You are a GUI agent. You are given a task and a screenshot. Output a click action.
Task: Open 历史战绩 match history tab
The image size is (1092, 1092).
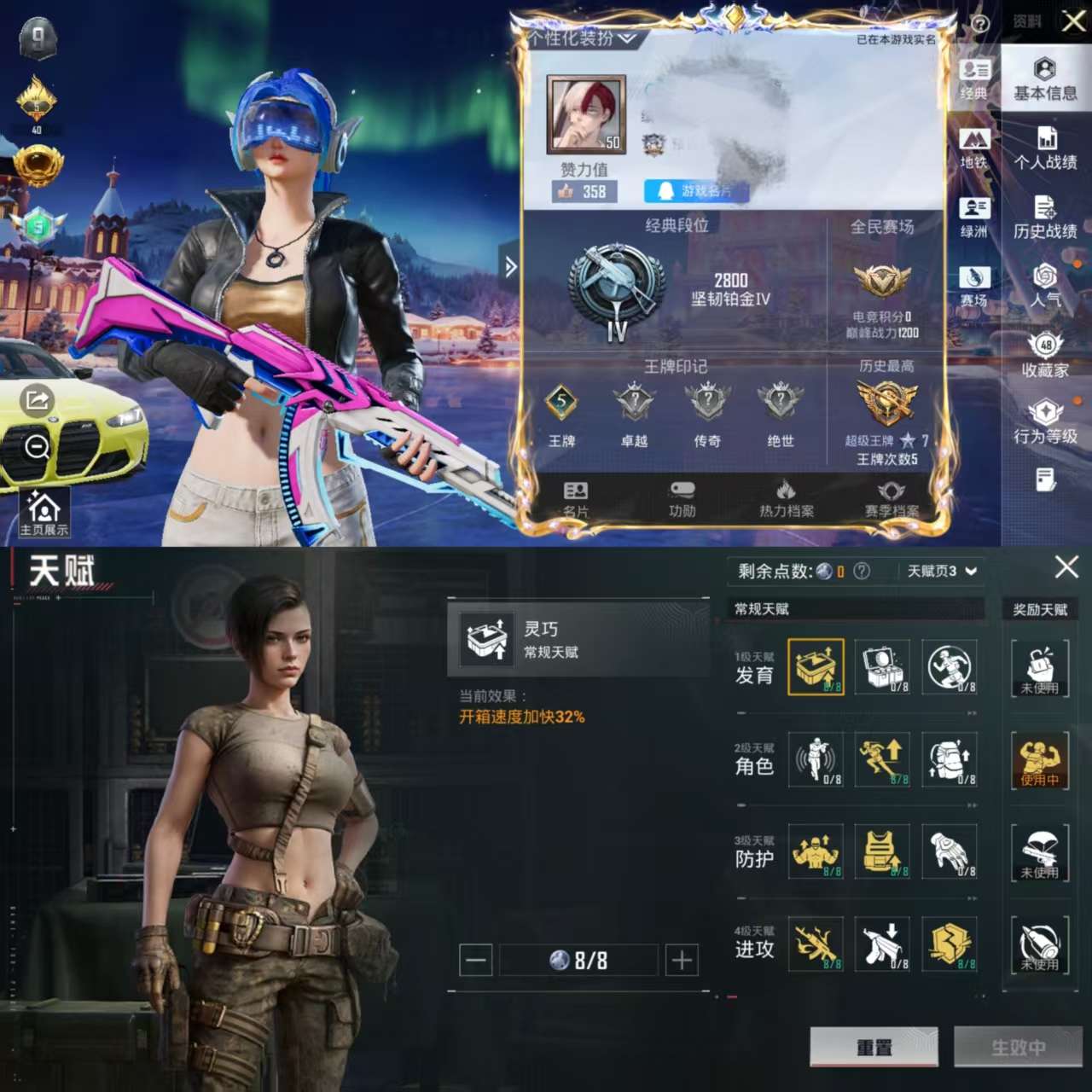[x=1045, y=218]
